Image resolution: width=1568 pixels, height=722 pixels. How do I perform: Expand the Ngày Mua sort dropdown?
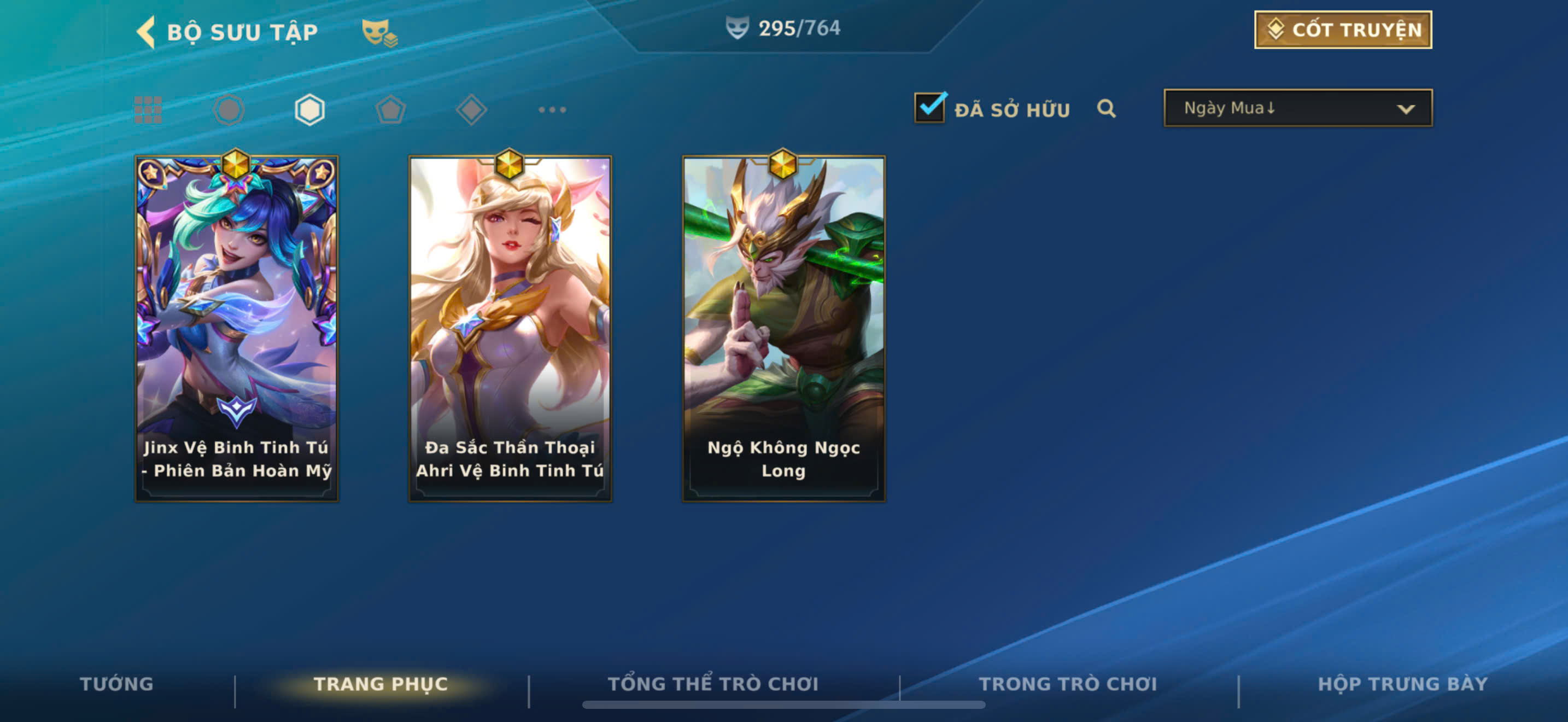click(x=1298, y=108)
